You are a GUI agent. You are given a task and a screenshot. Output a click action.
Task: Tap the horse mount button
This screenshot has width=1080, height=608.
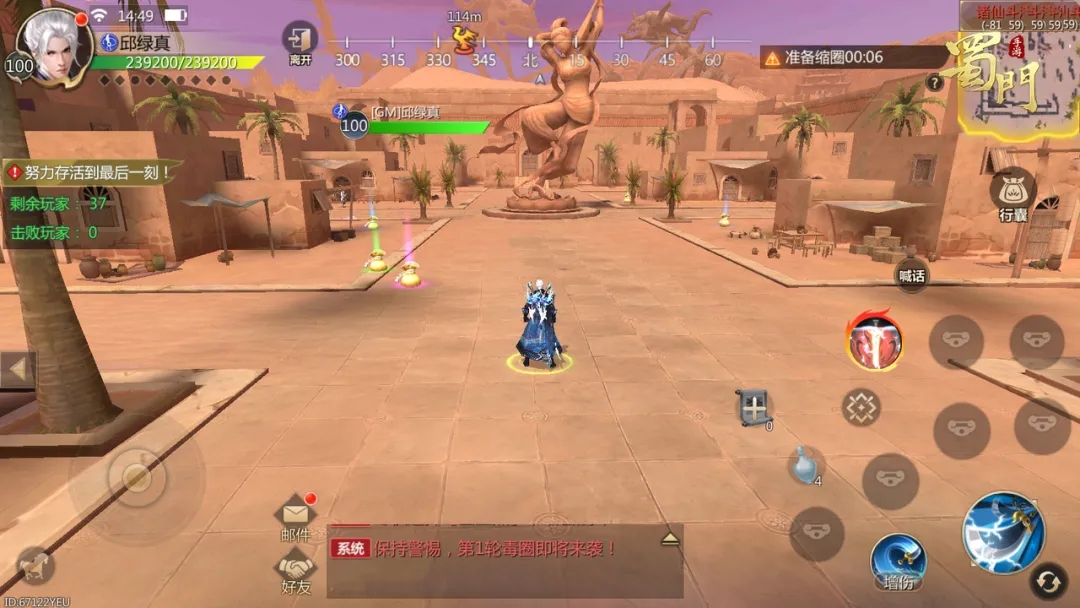tap(36, 566)
